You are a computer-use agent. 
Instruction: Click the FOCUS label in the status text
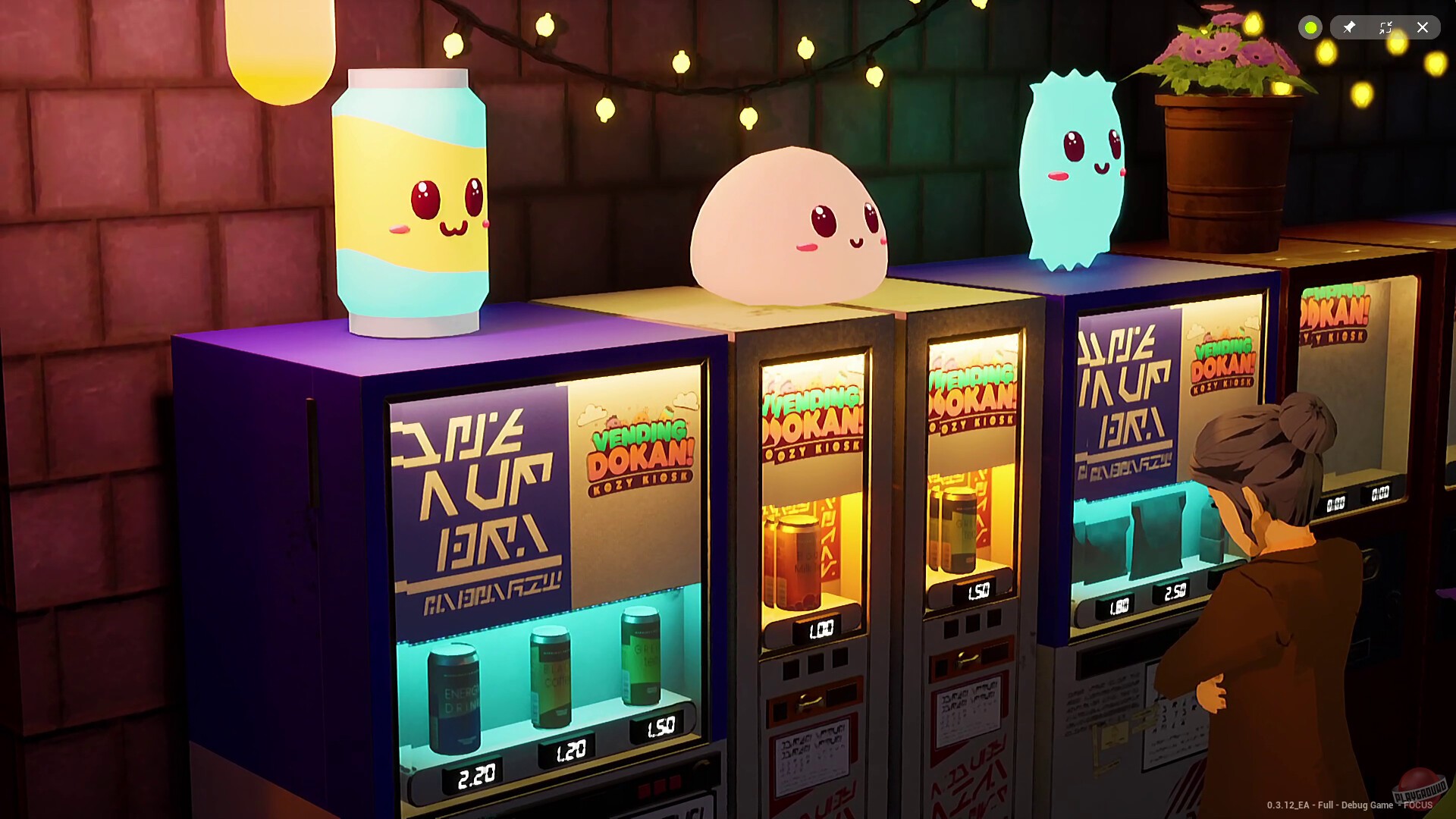1417,805
